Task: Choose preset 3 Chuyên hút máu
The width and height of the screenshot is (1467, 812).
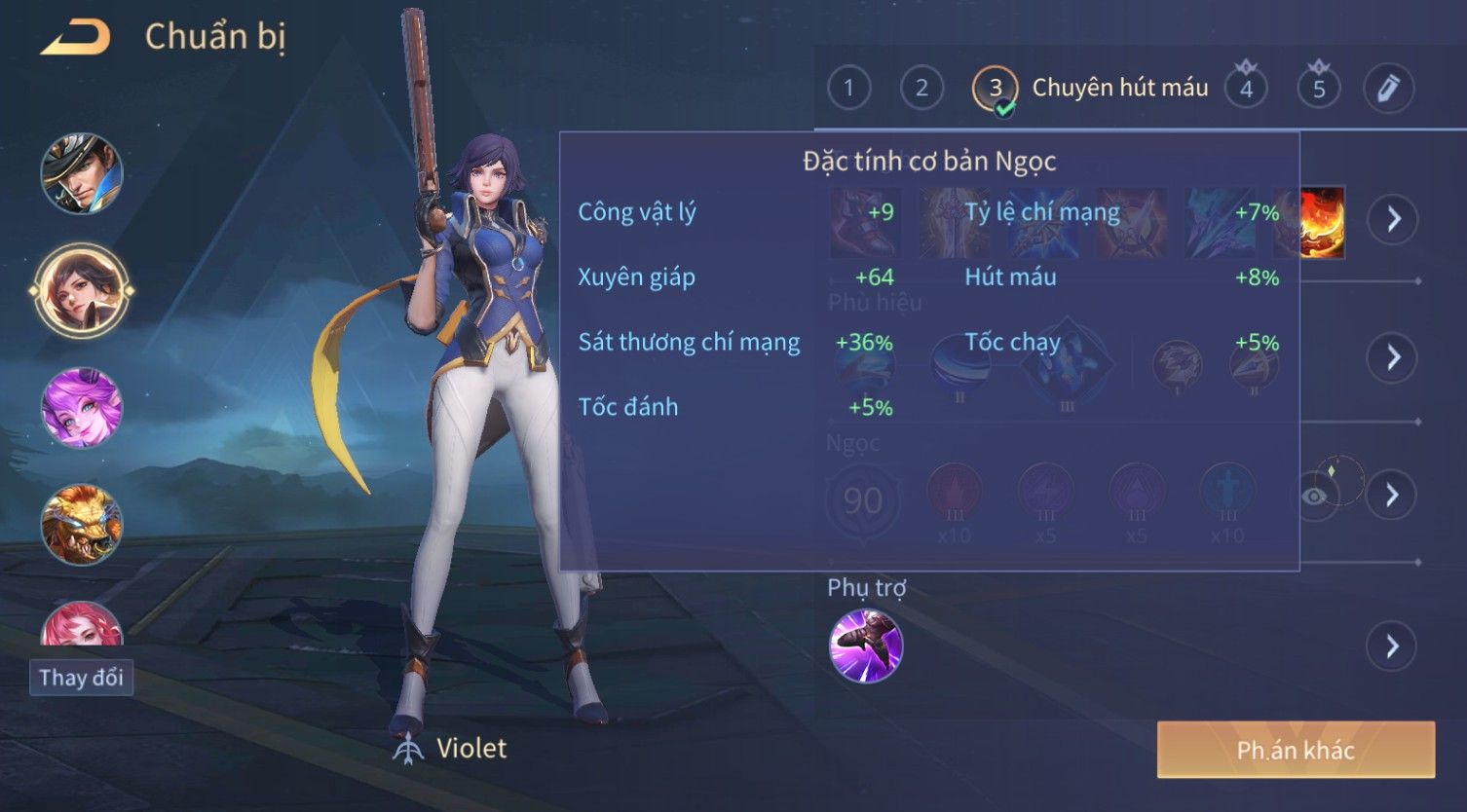Action: [996, 89]
